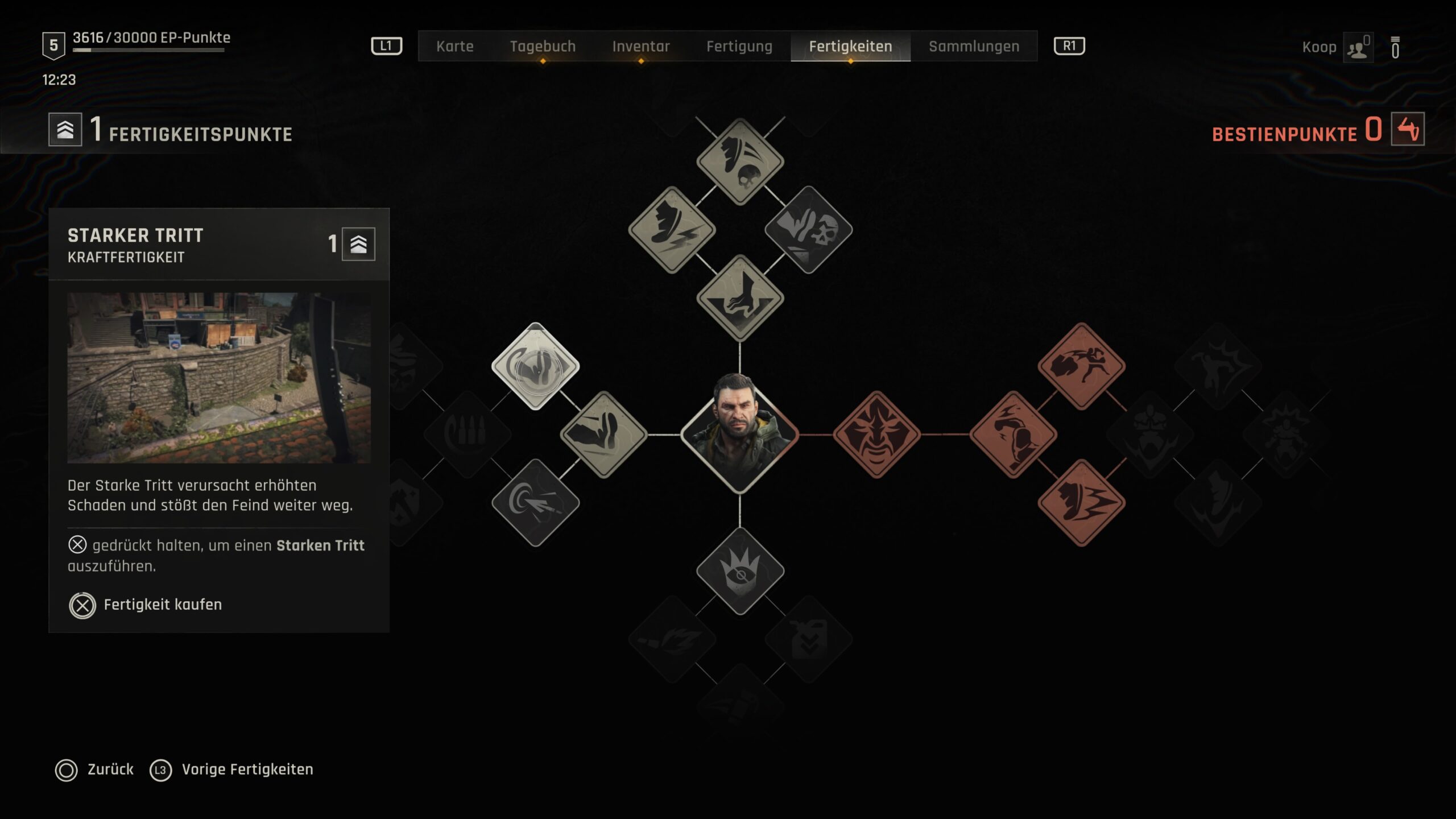The width and height of the screenshot is (1456, 819).
Task: Choose the angry beast face skill
Action: coord(876,435)
